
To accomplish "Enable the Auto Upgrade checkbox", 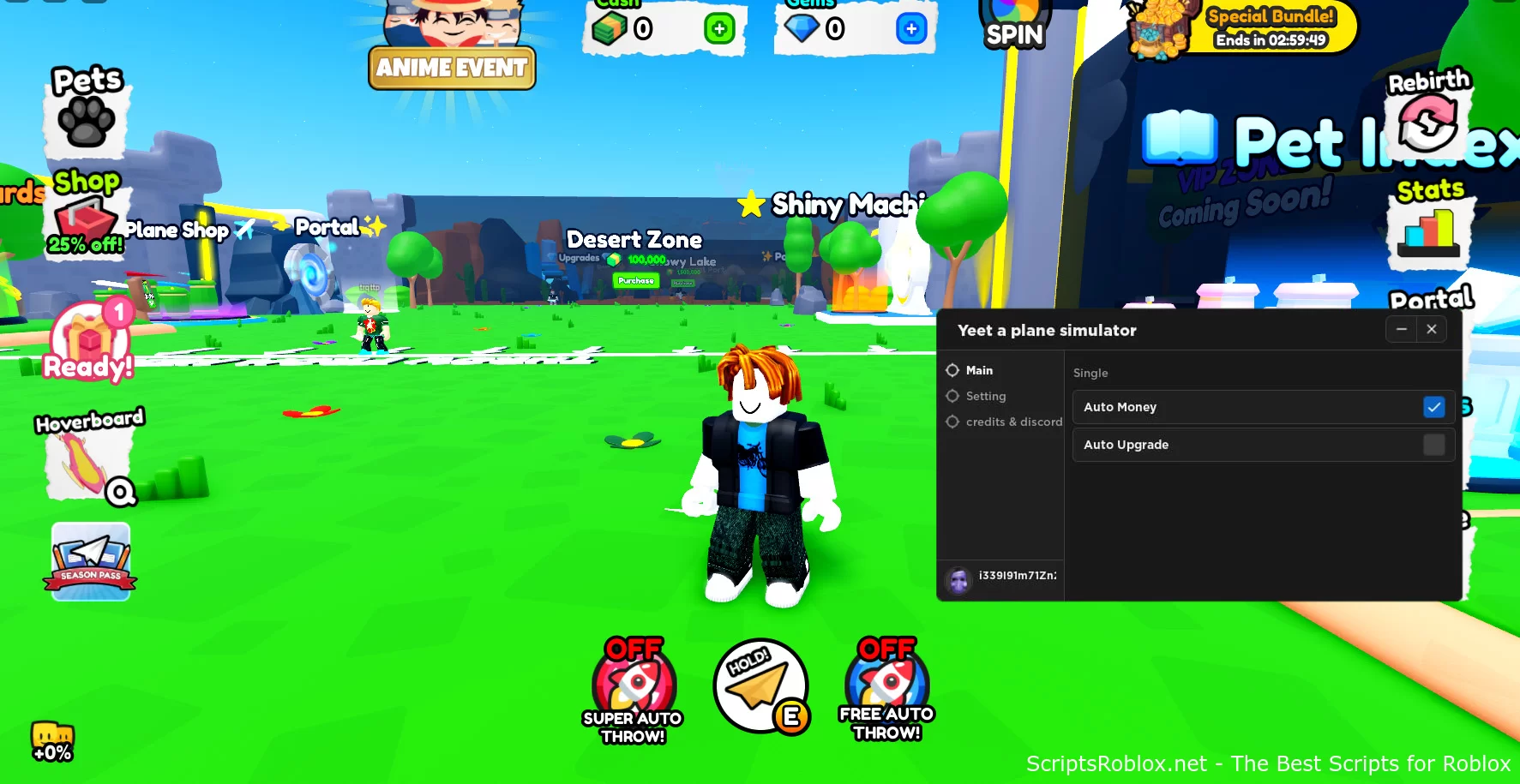I will click(1433, 445).
